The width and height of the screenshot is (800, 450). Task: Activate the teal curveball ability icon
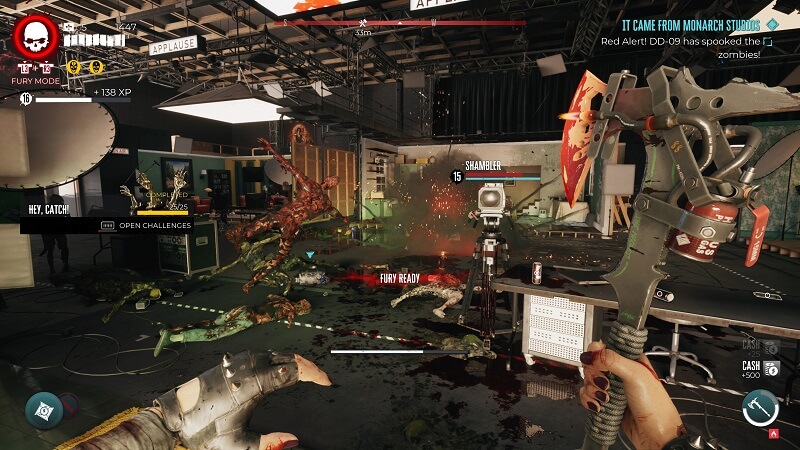pos(44,409)
